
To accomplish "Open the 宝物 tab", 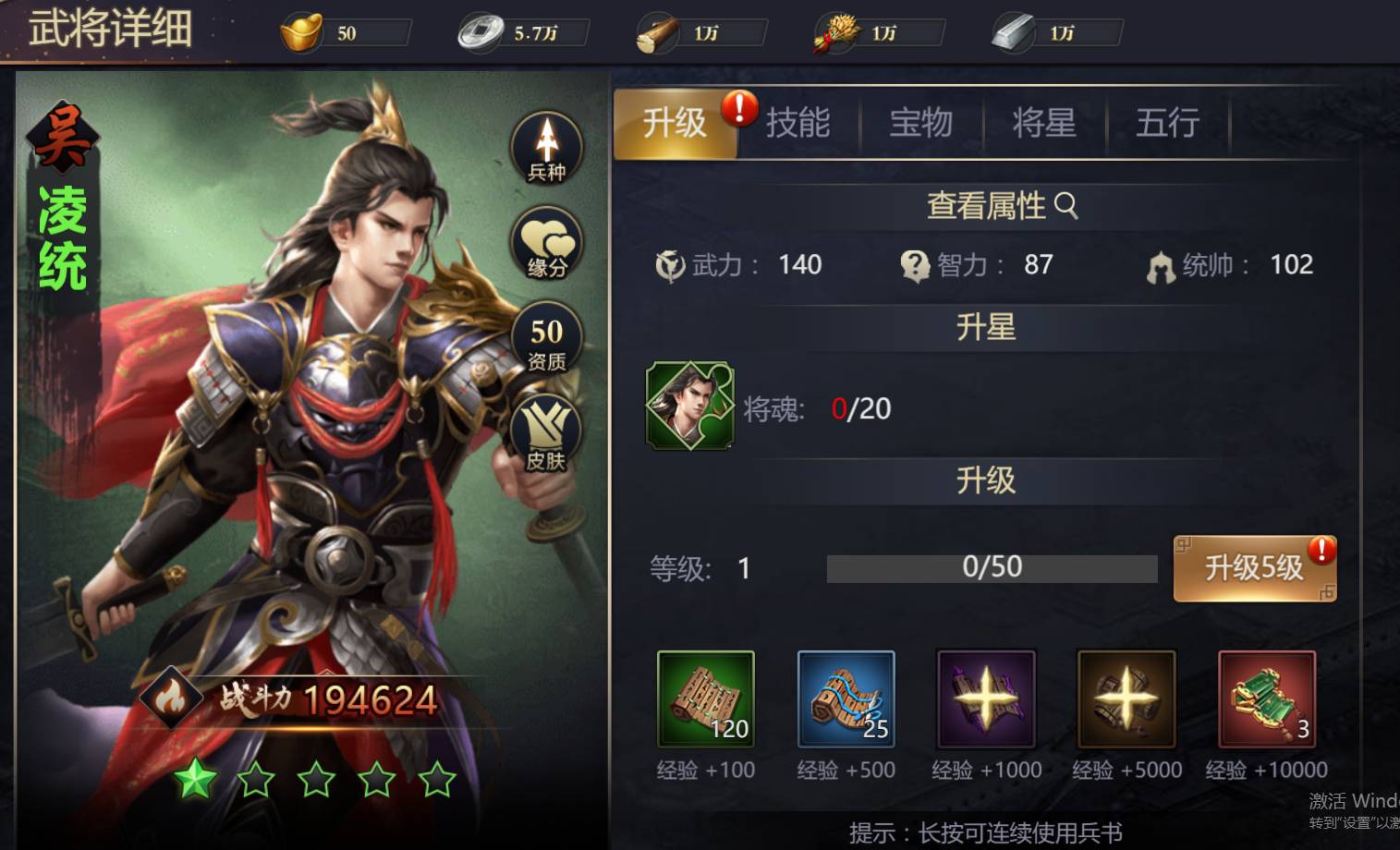I will pos(920,123).
